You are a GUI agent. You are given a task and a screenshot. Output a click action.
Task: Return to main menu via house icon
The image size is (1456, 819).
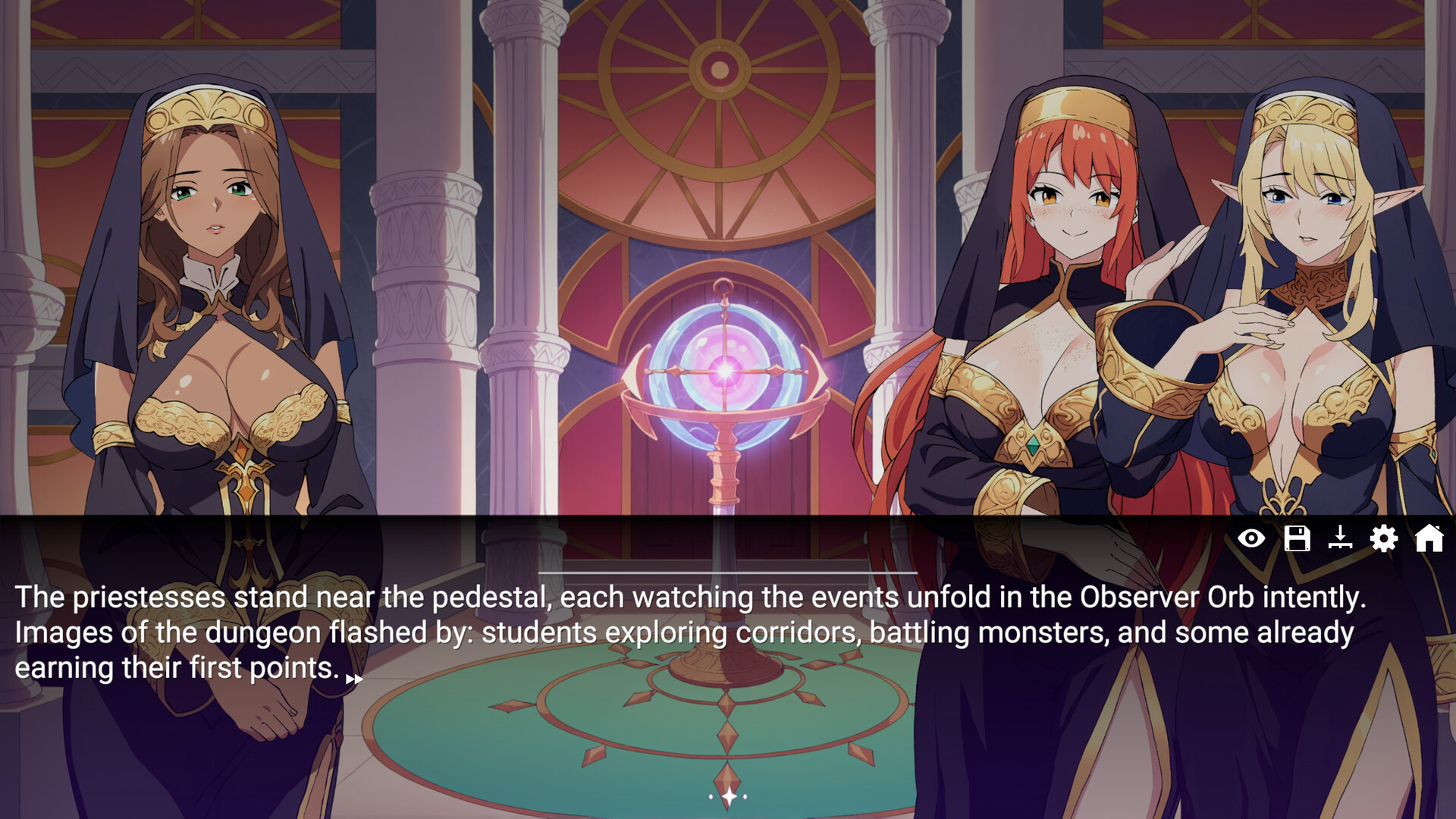tap(1429, 538)
